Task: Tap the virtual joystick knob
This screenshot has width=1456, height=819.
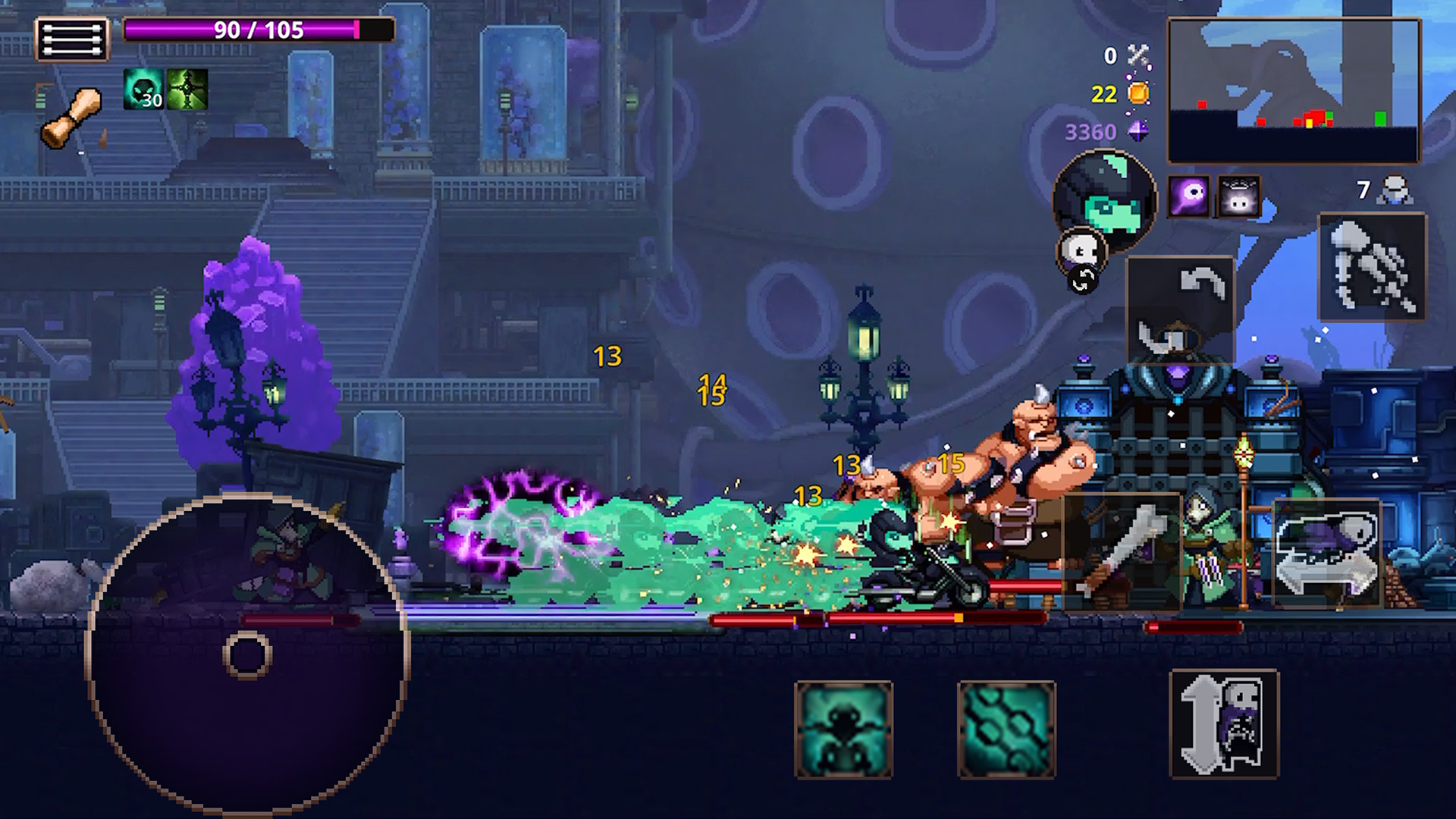Action: (247, 655)
